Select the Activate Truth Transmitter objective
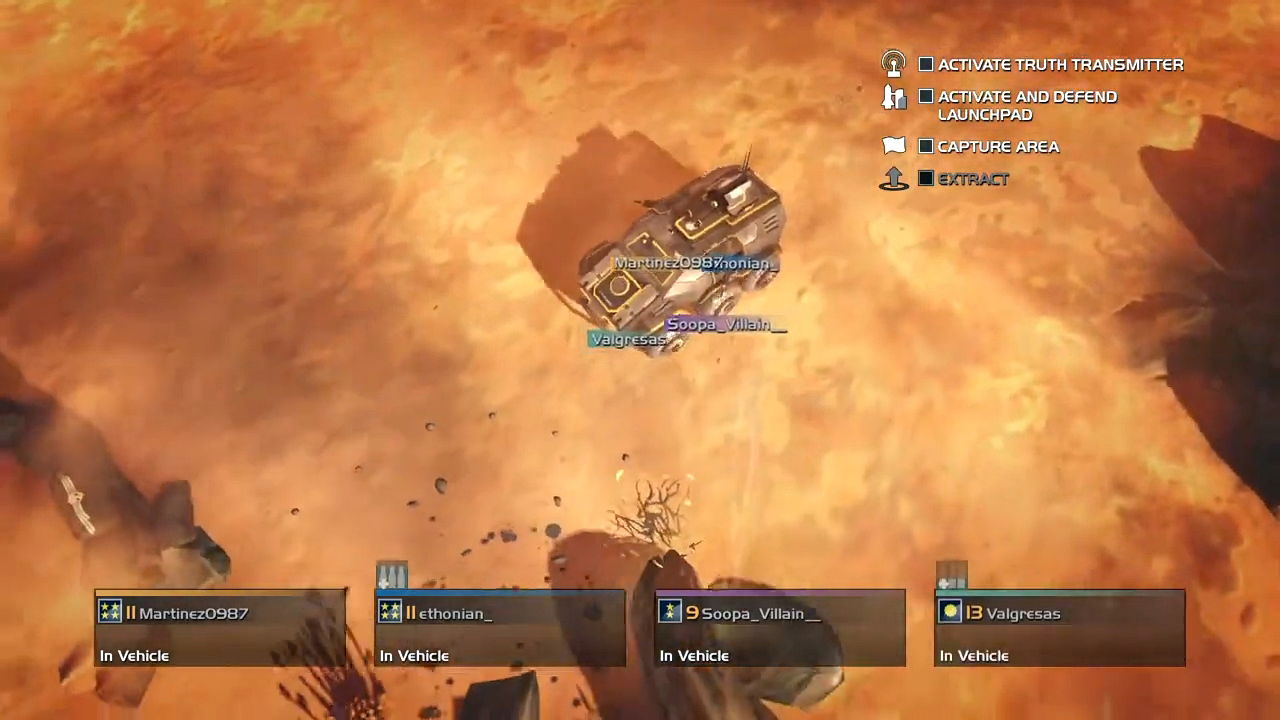 [1060, 65]
